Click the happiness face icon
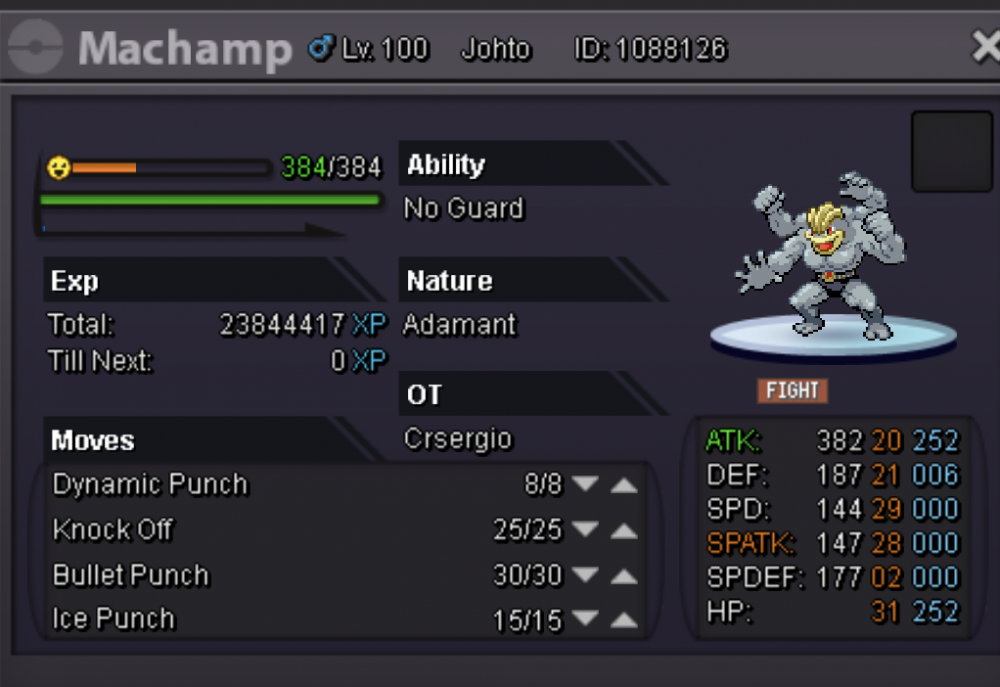The height and width of the screenshot is (687, 1000). [59, 168]
